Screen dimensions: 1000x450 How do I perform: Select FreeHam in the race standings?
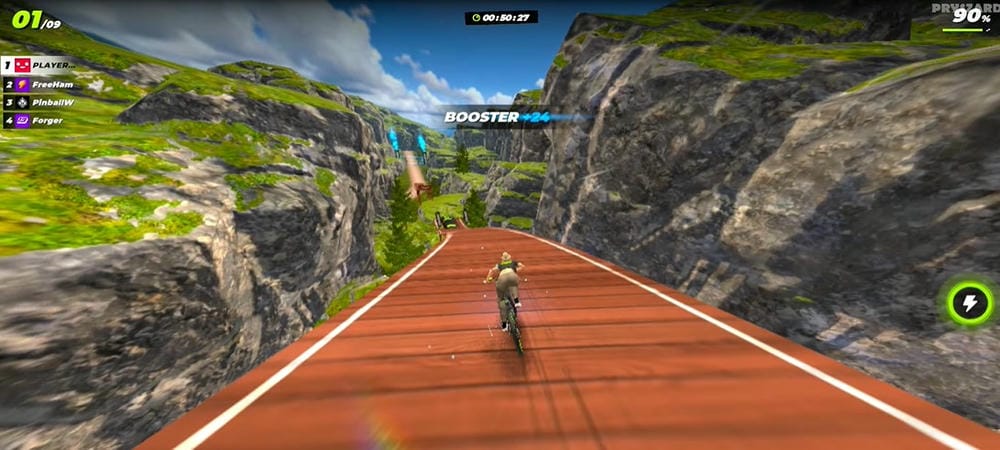[x=45, y=84]
